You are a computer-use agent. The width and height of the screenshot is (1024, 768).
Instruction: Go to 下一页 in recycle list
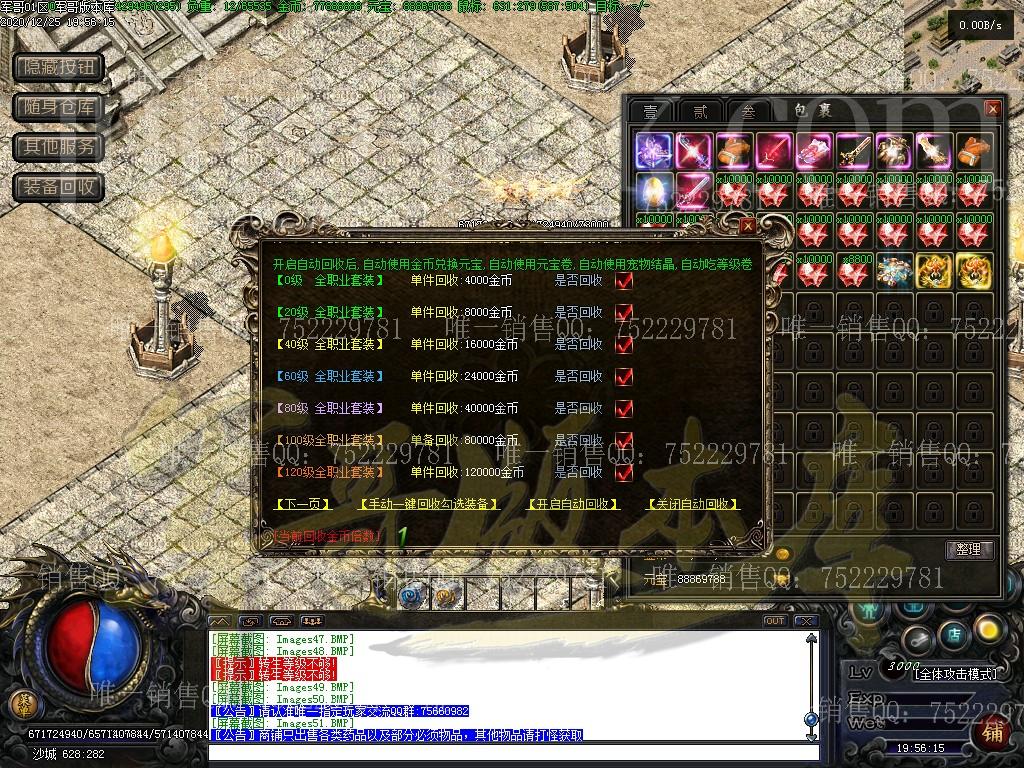303,504
